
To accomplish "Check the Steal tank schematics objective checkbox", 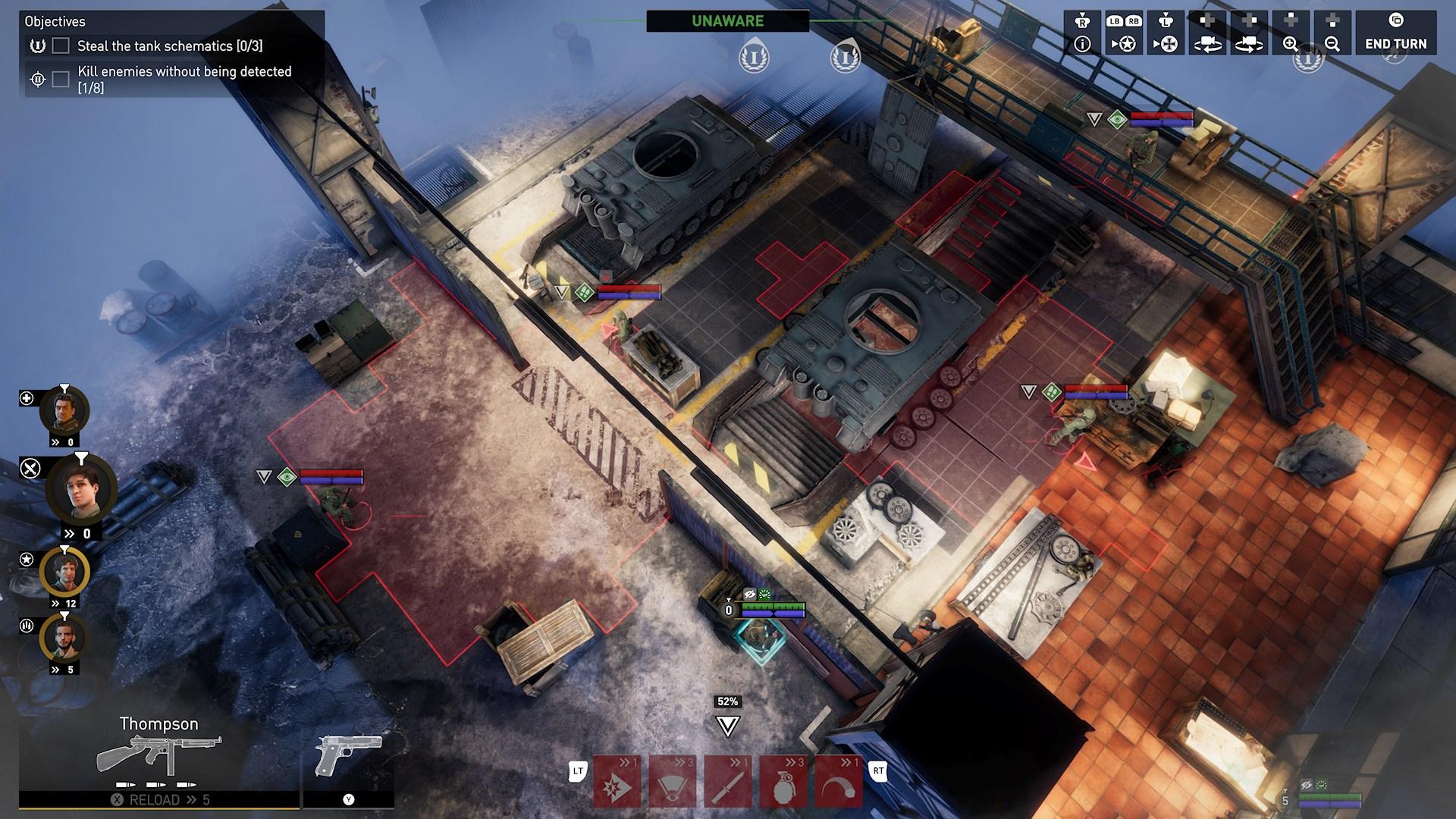I will click(x=61, y=45).
